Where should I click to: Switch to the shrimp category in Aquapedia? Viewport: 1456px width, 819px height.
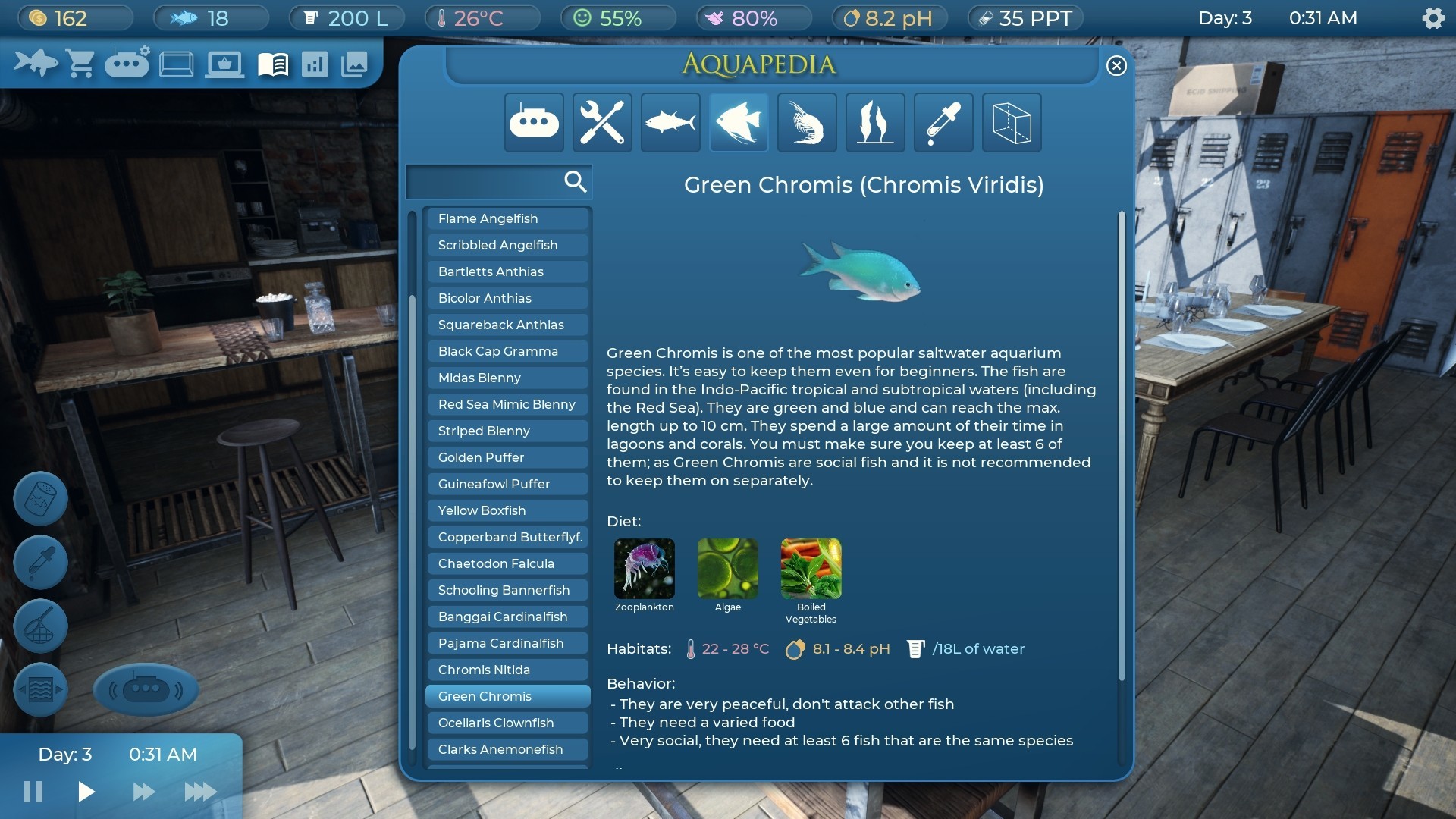(x=806, y=122)
